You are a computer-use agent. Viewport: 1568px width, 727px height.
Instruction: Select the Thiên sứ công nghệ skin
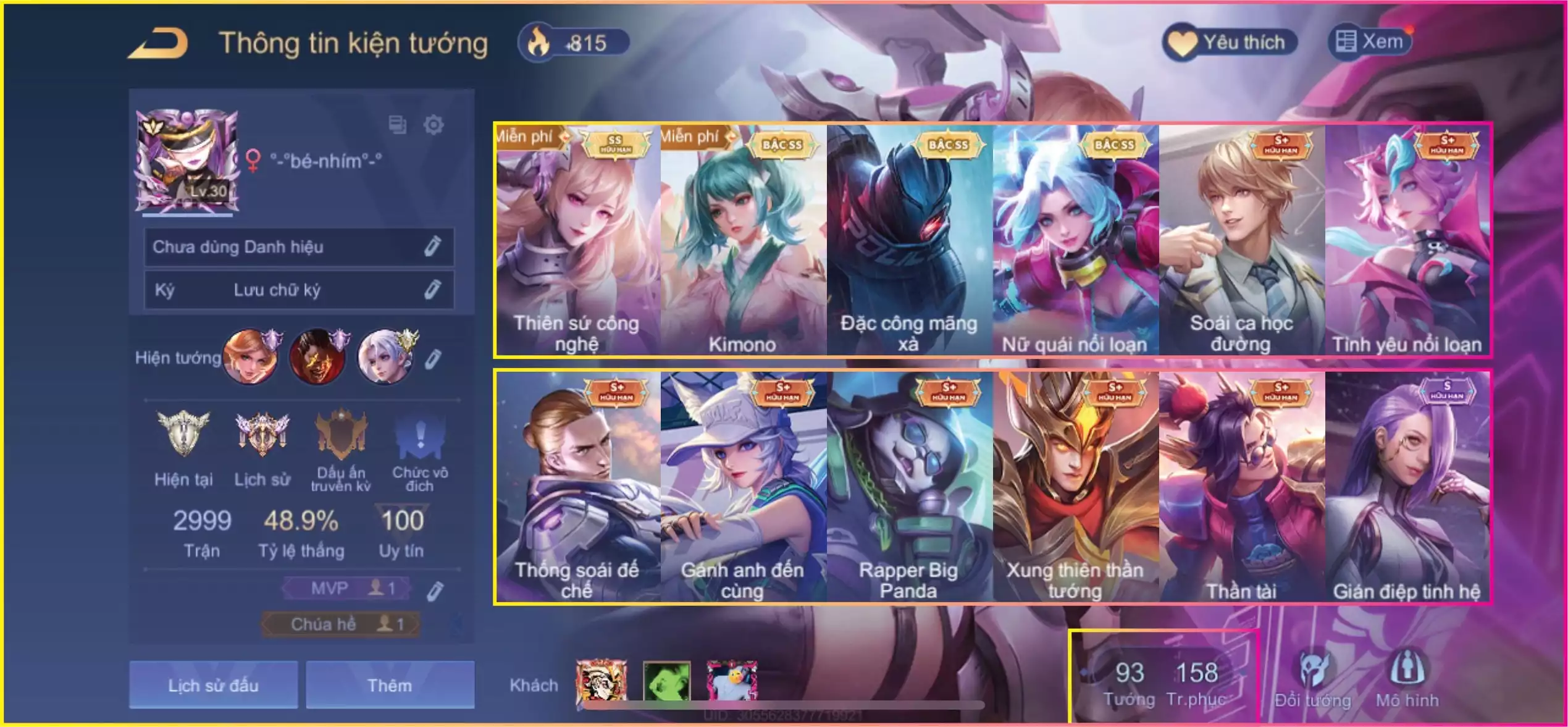[577, 240]
